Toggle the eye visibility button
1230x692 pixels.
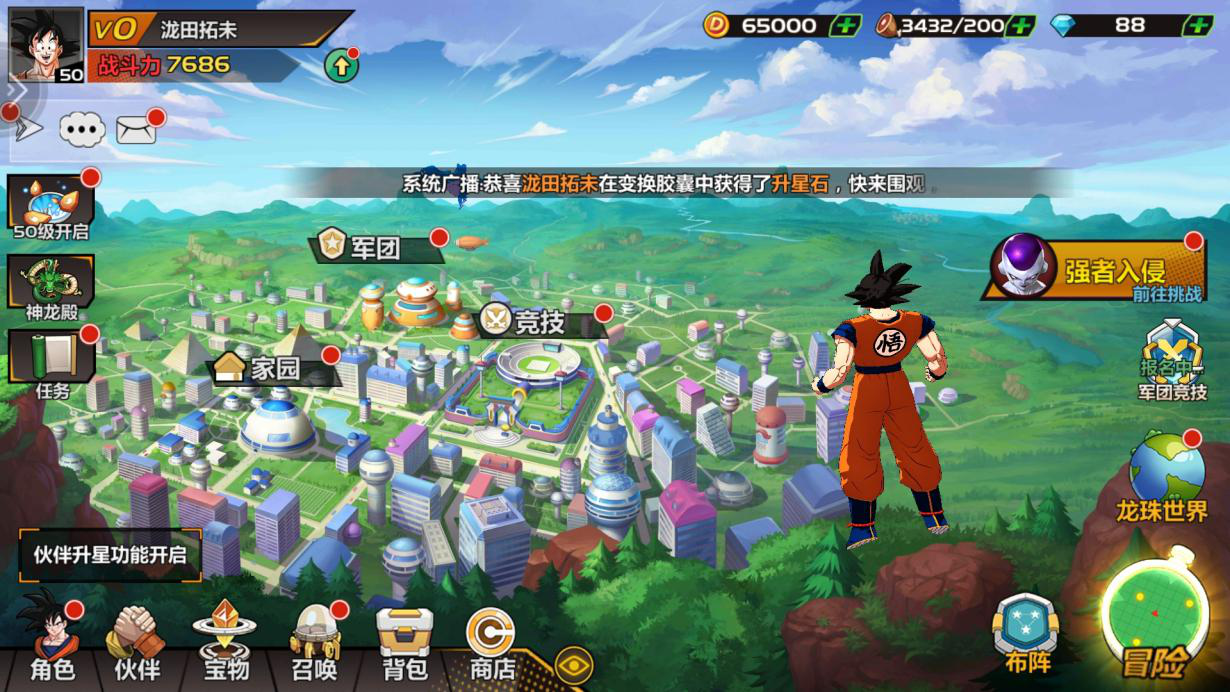point(573,665)
